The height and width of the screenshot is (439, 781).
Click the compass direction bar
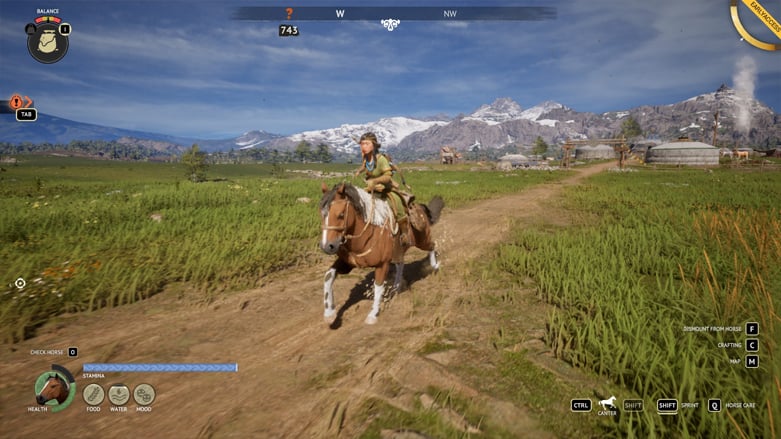(x=394, y=14)
